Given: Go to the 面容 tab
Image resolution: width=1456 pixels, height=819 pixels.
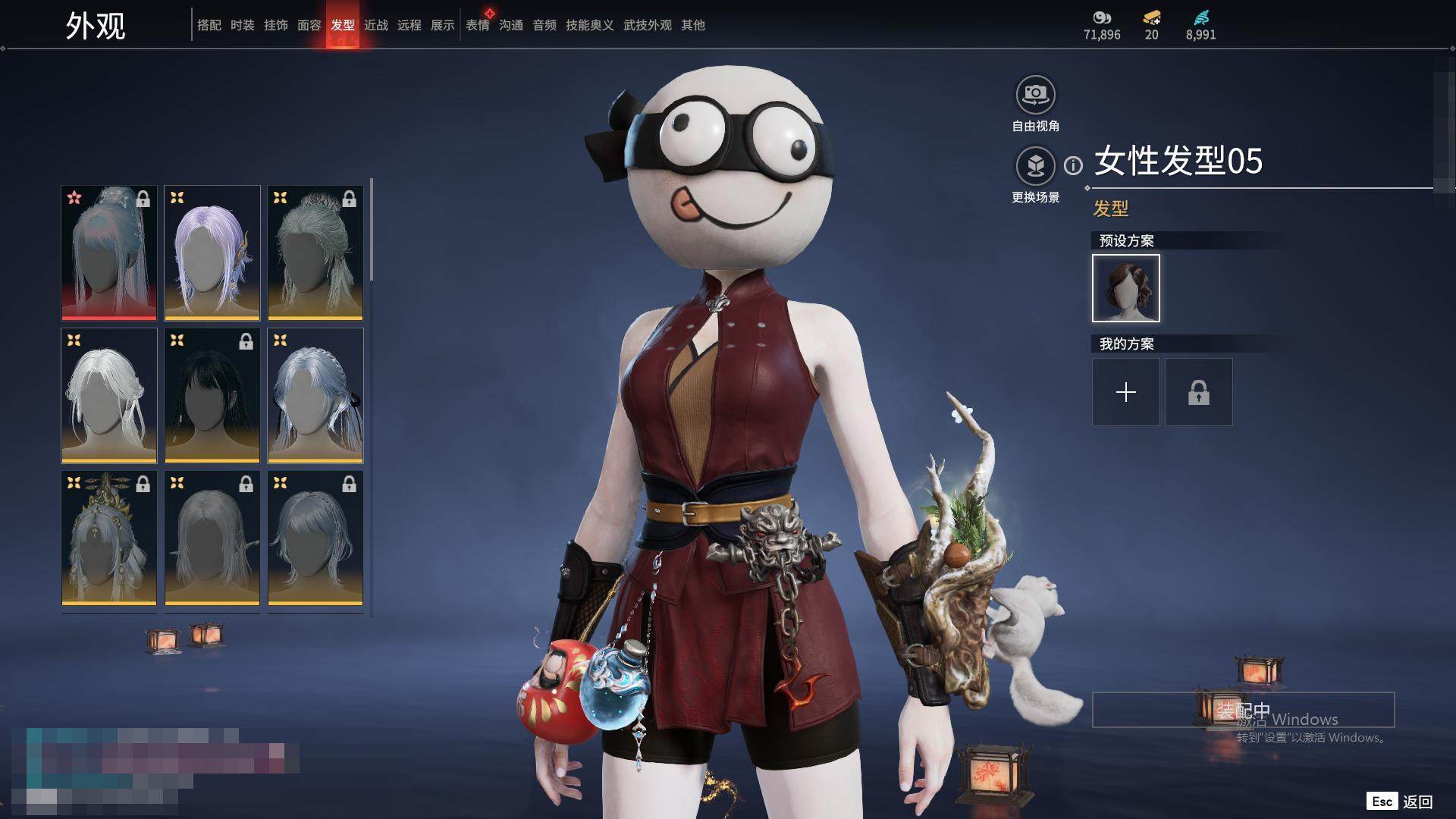Looking at the screenshot, I should click(309, 25).
